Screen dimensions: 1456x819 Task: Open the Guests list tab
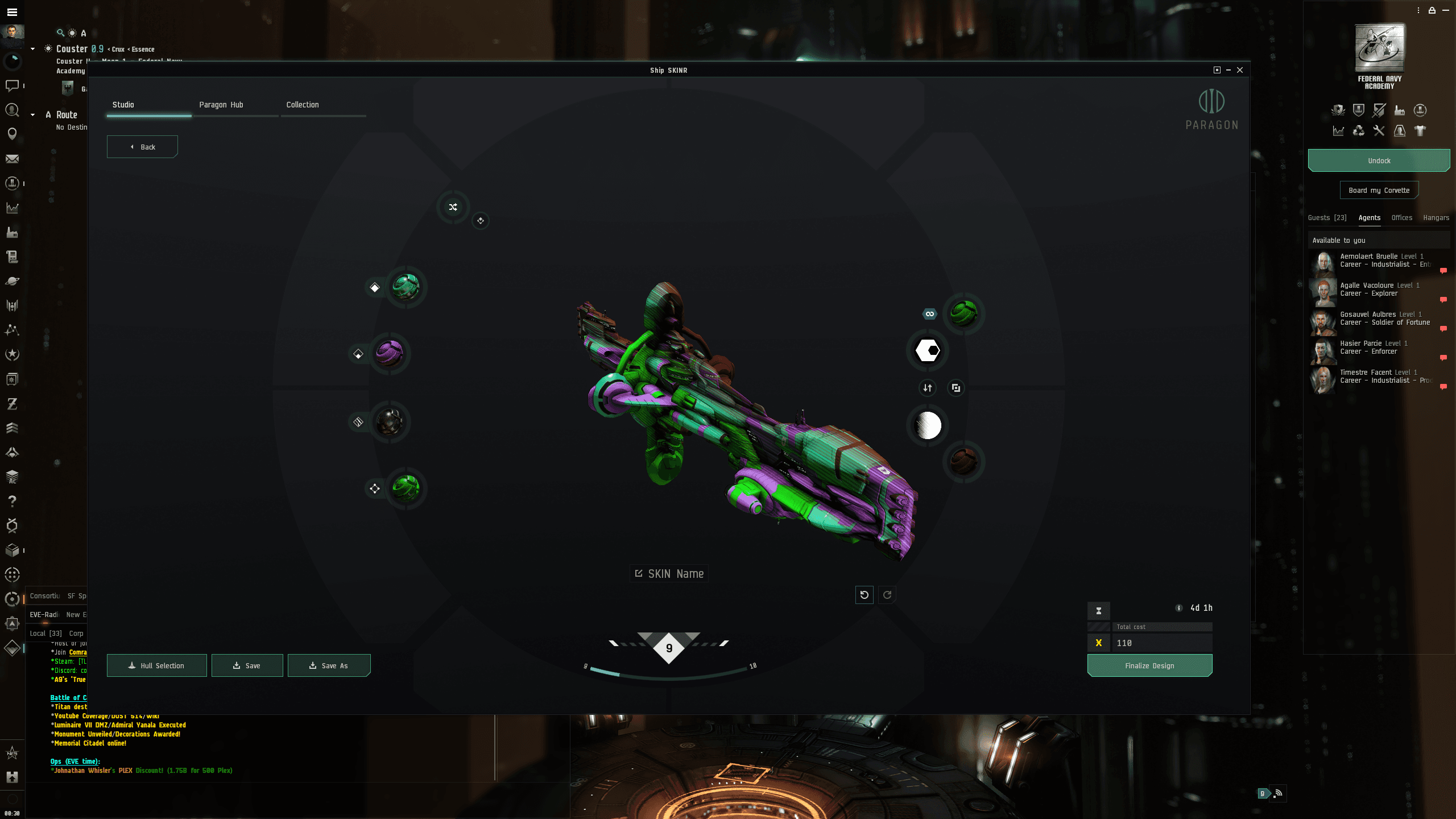(x=1327, y=218)
